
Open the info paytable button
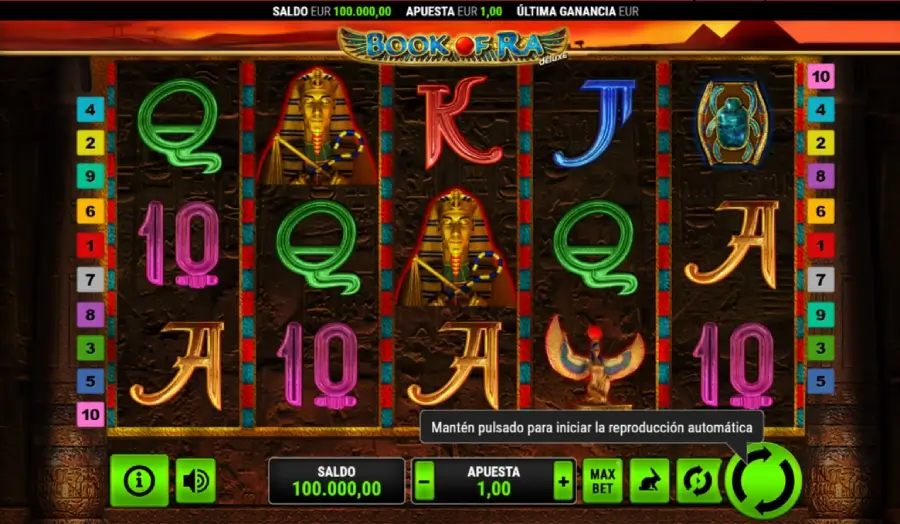tap(139, 481)
